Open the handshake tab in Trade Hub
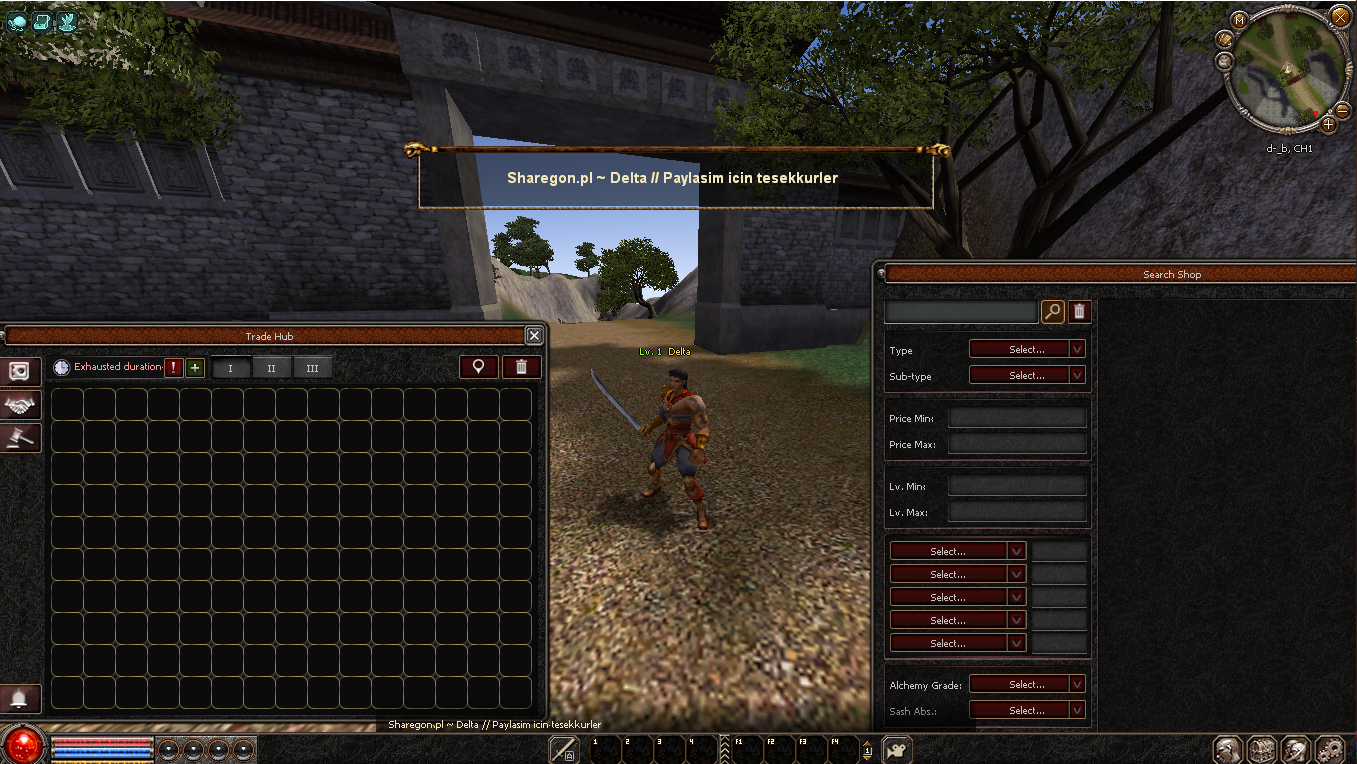This screenshot has width=1357, height=764. point(21,404)
